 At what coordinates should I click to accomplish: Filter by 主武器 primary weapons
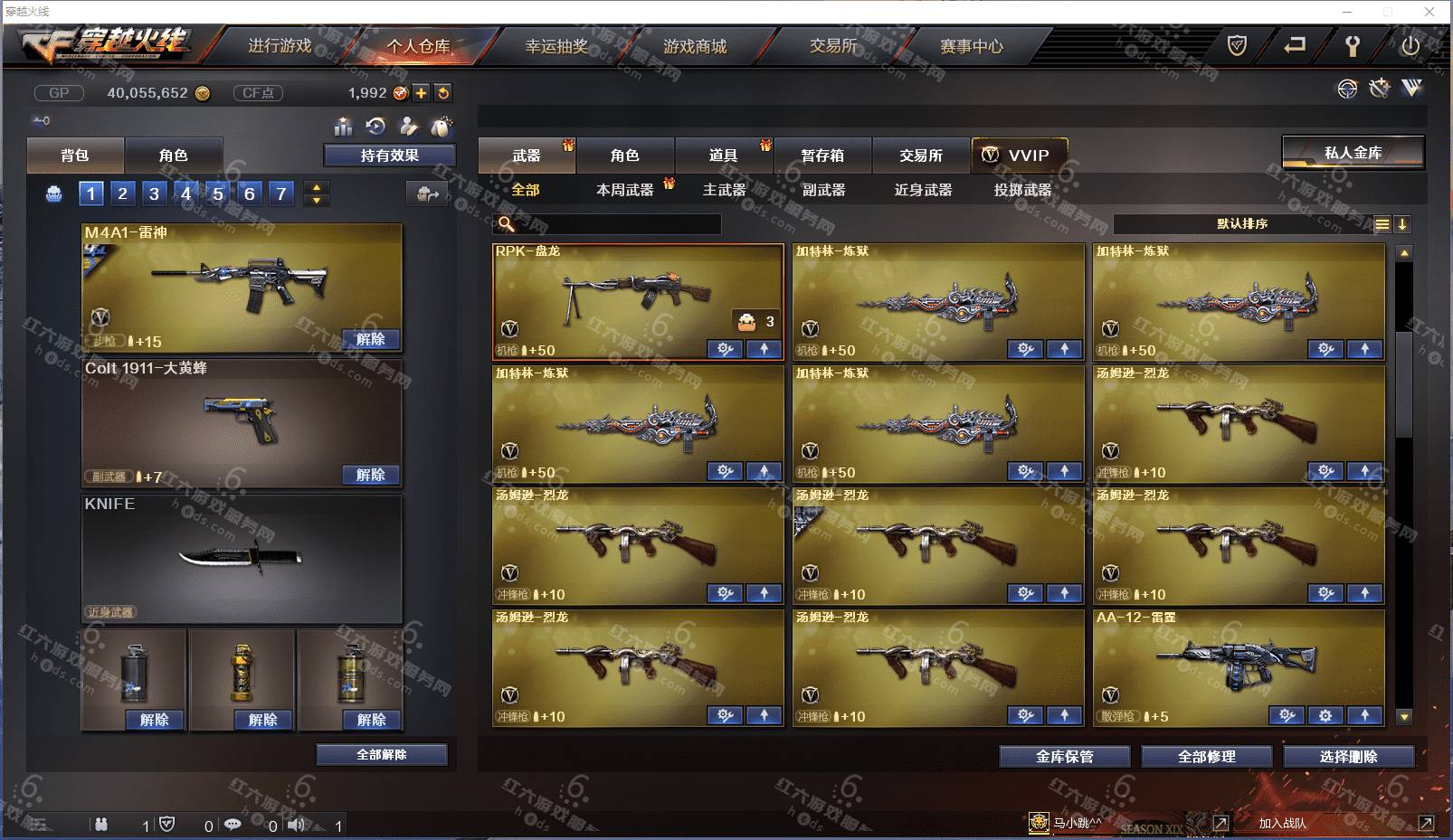(x=724, y=190)
